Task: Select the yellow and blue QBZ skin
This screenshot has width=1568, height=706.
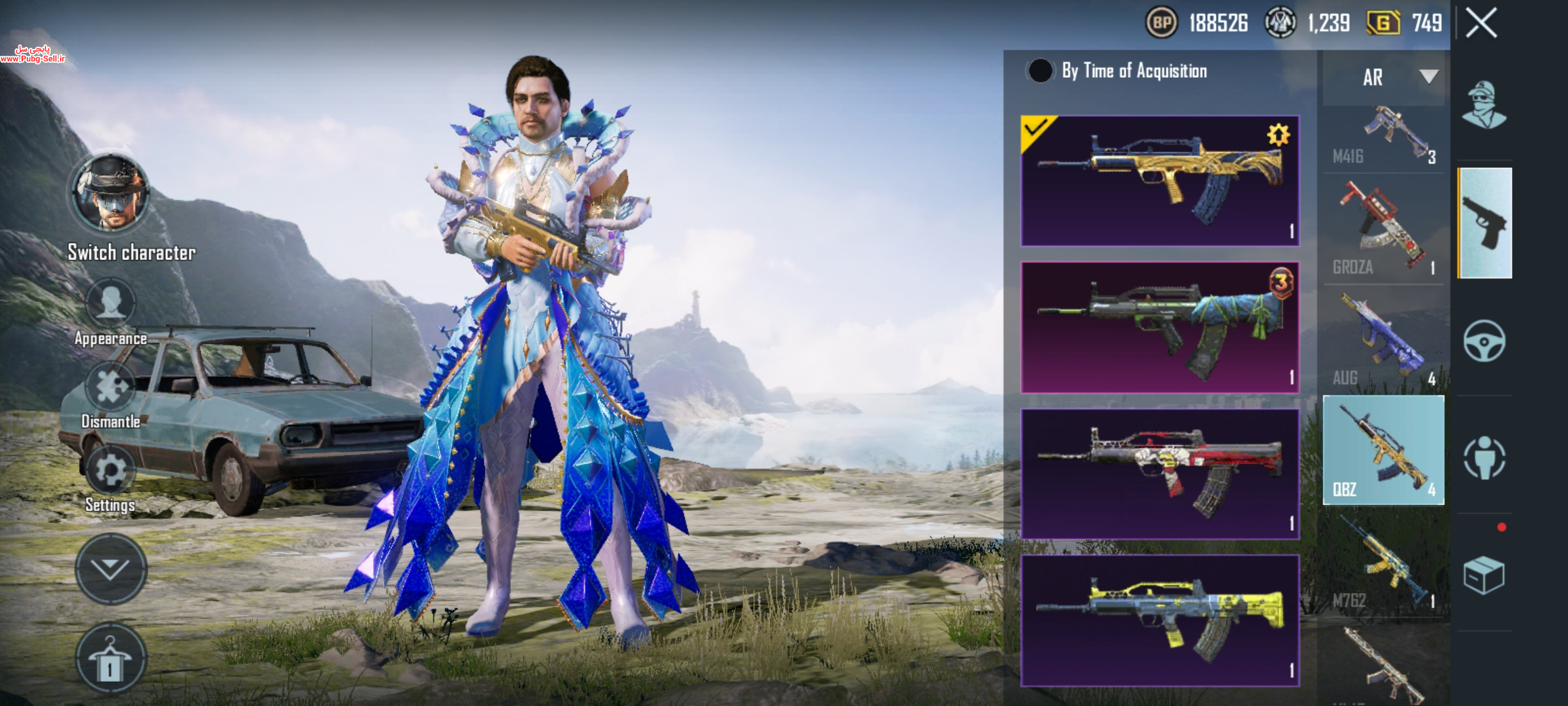Action: [x=1160, y=620]
